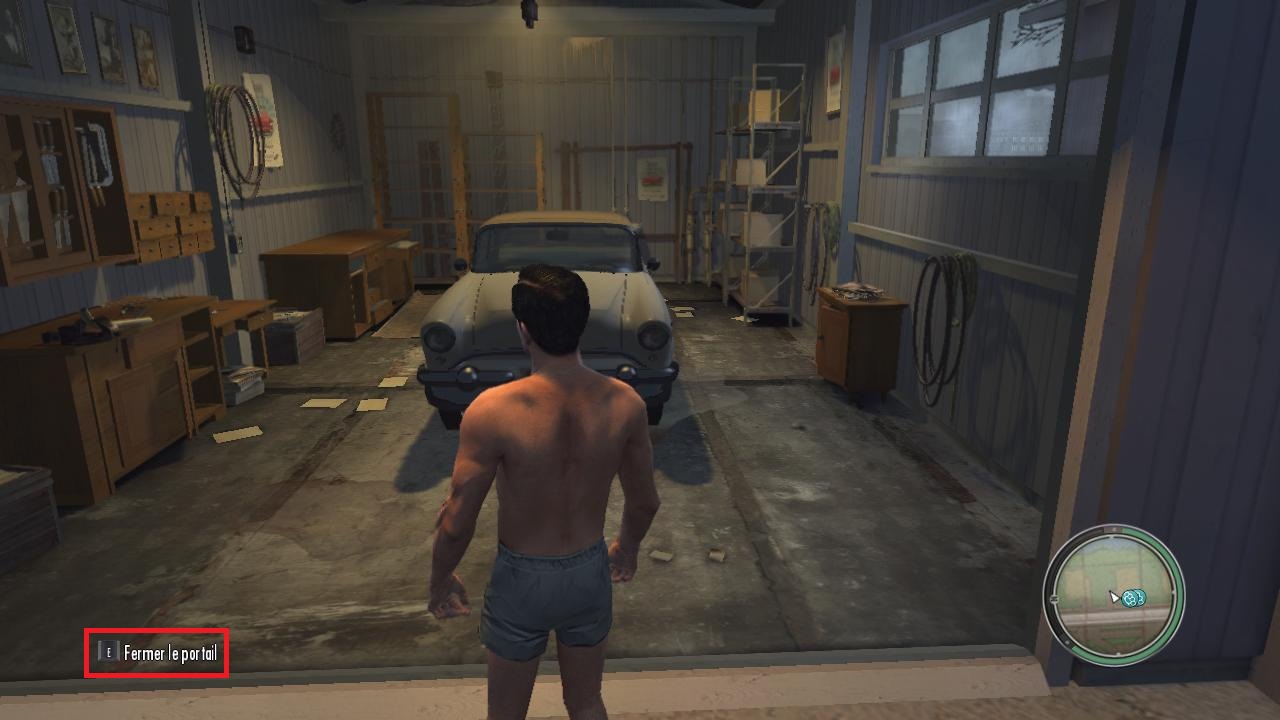Click the circular minimap

point(1113,594)
